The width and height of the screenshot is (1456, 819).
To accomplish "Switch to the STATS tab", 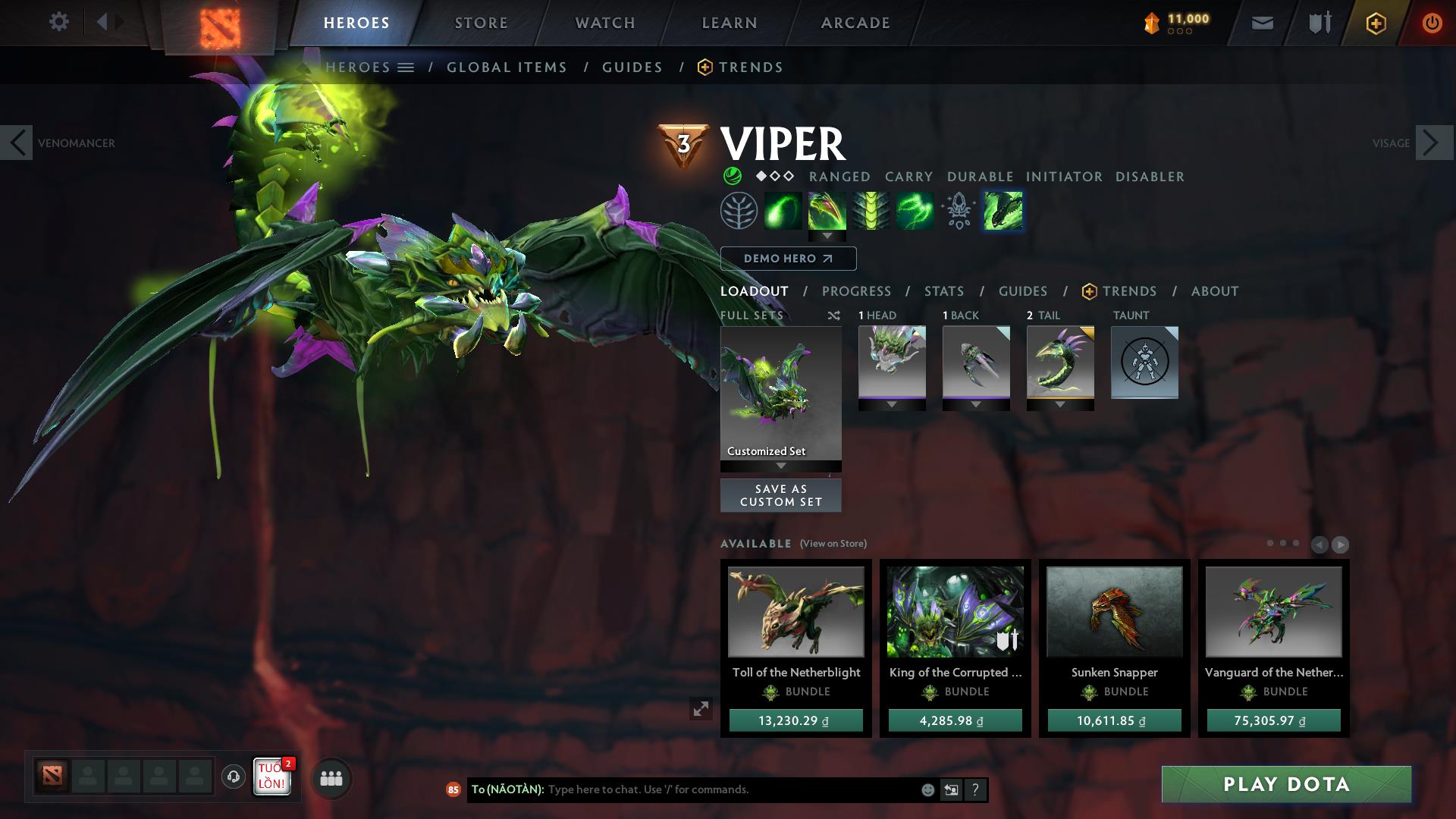I will (943, 290).
